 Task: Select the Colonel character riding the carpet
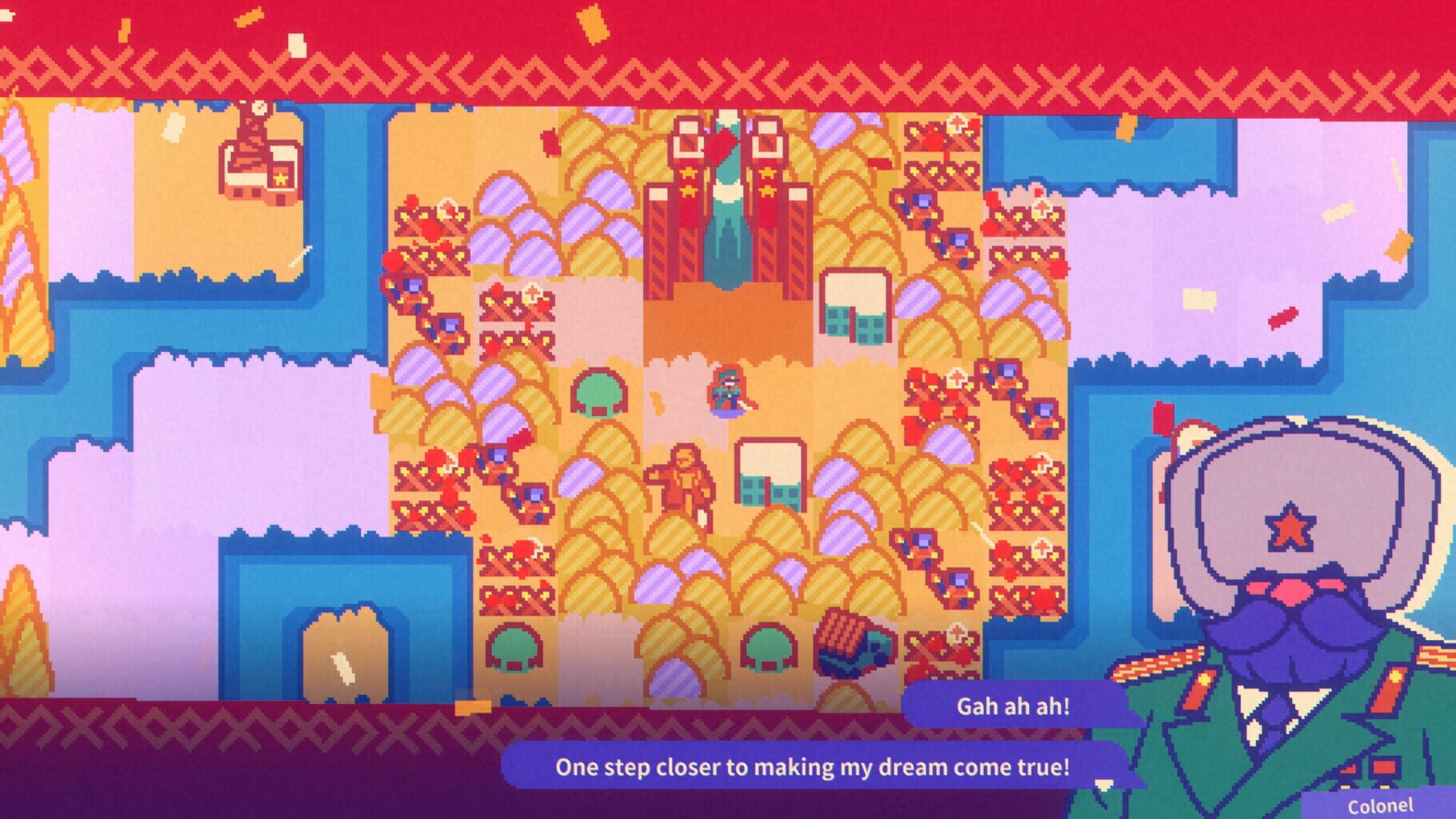(726, 392)
